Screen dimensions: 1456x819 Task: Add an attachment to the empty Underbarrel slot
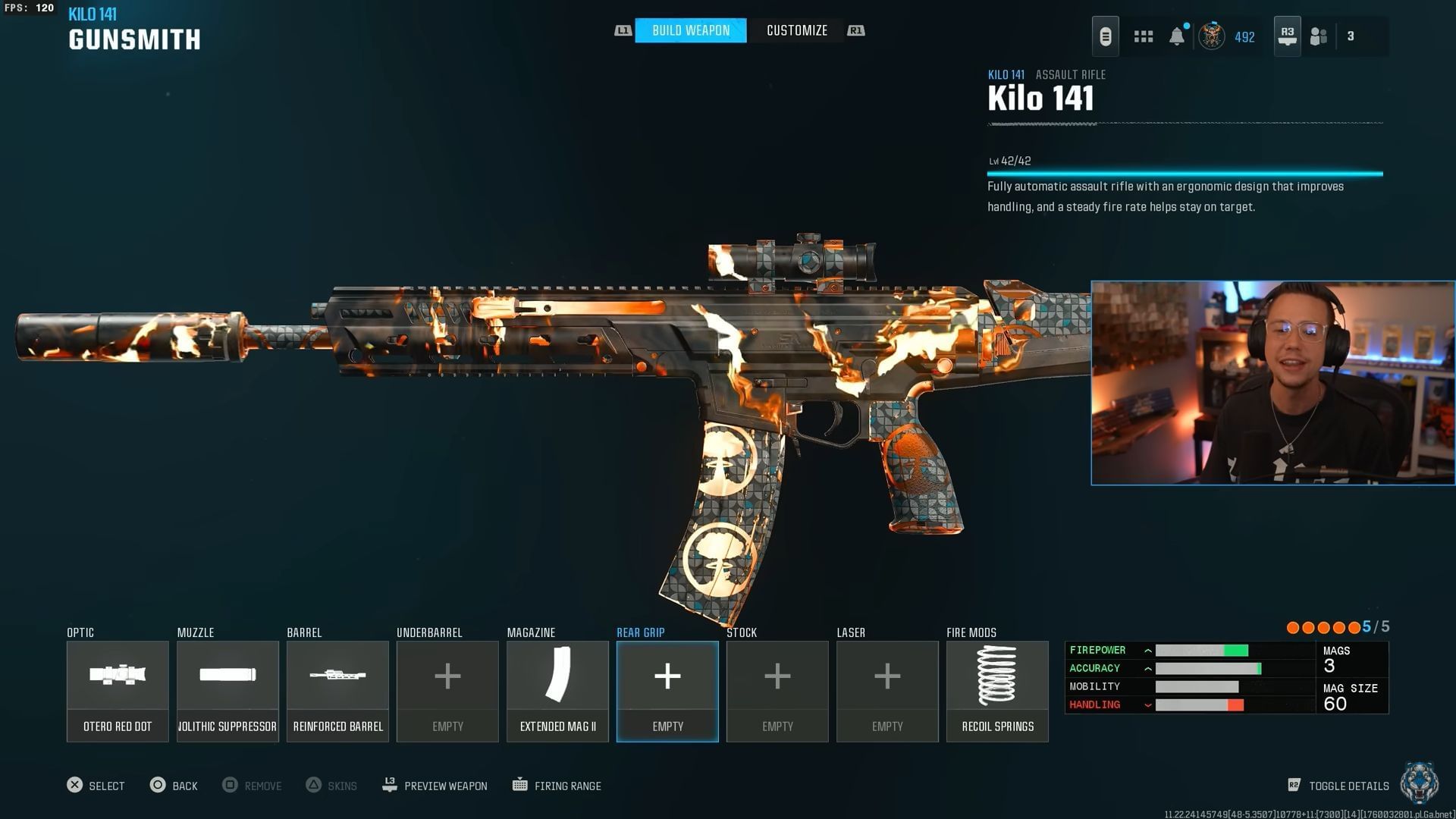coord(447,690)
